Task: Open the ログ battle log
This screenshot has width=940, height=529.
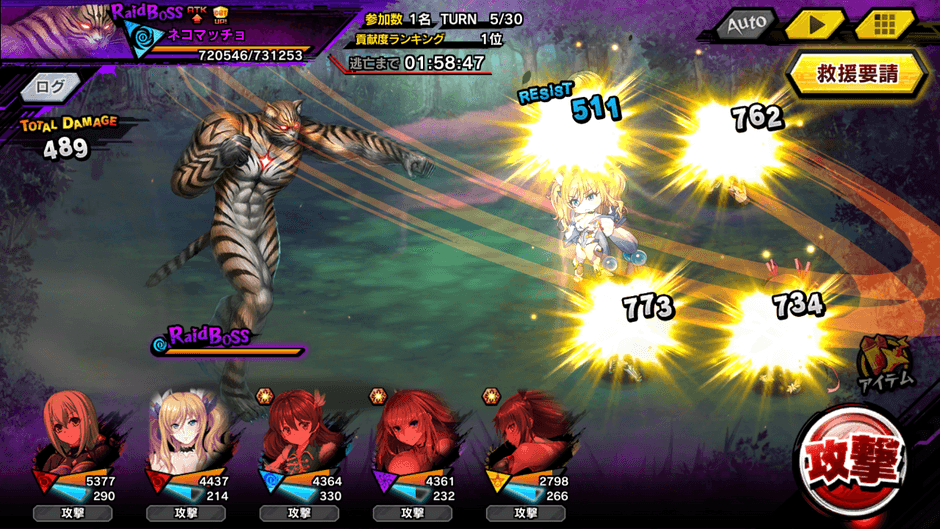Action: click(49, 85)
